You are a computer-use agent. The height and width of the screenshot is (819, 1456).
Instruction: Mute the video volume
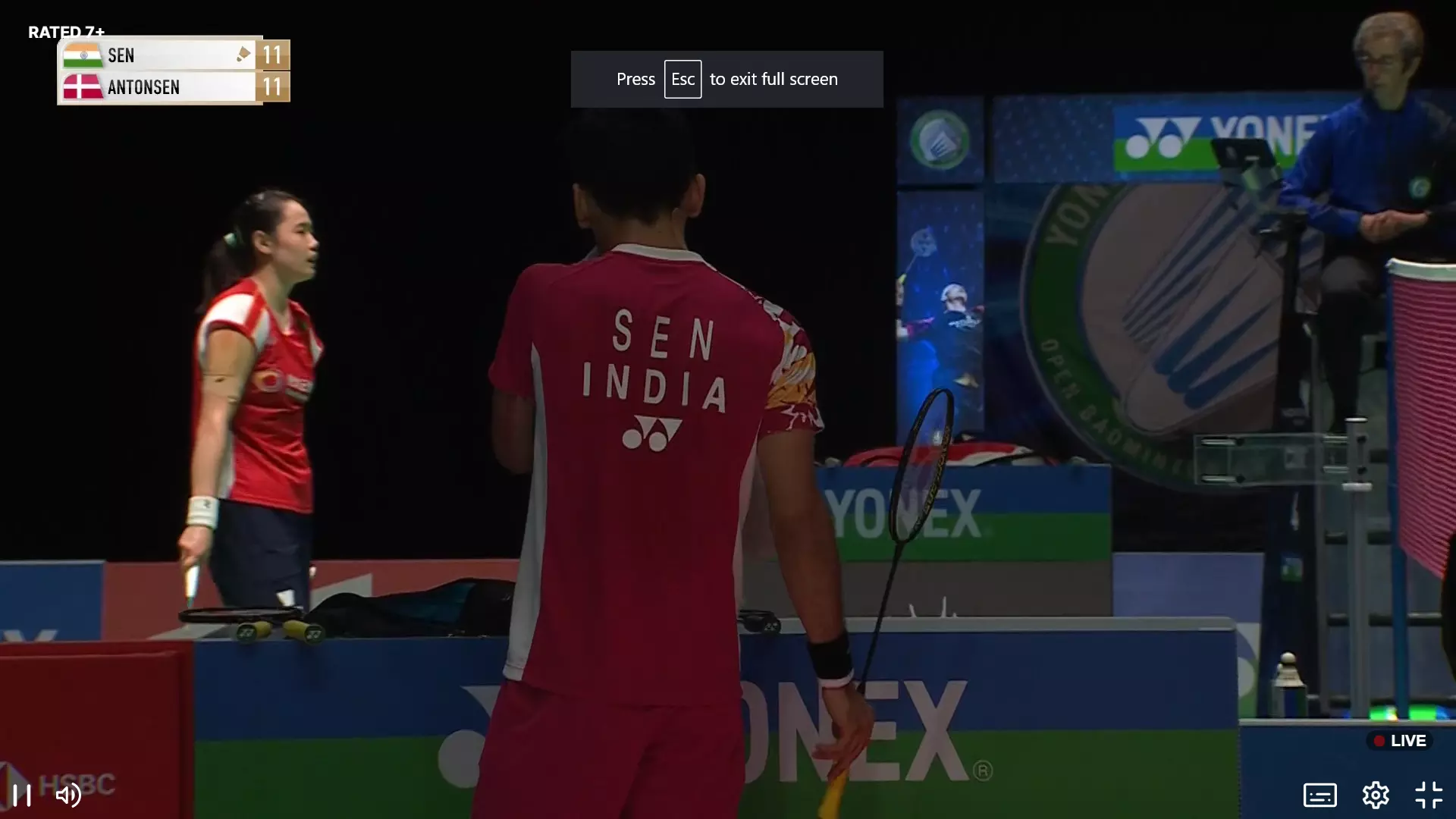[68, 795]
